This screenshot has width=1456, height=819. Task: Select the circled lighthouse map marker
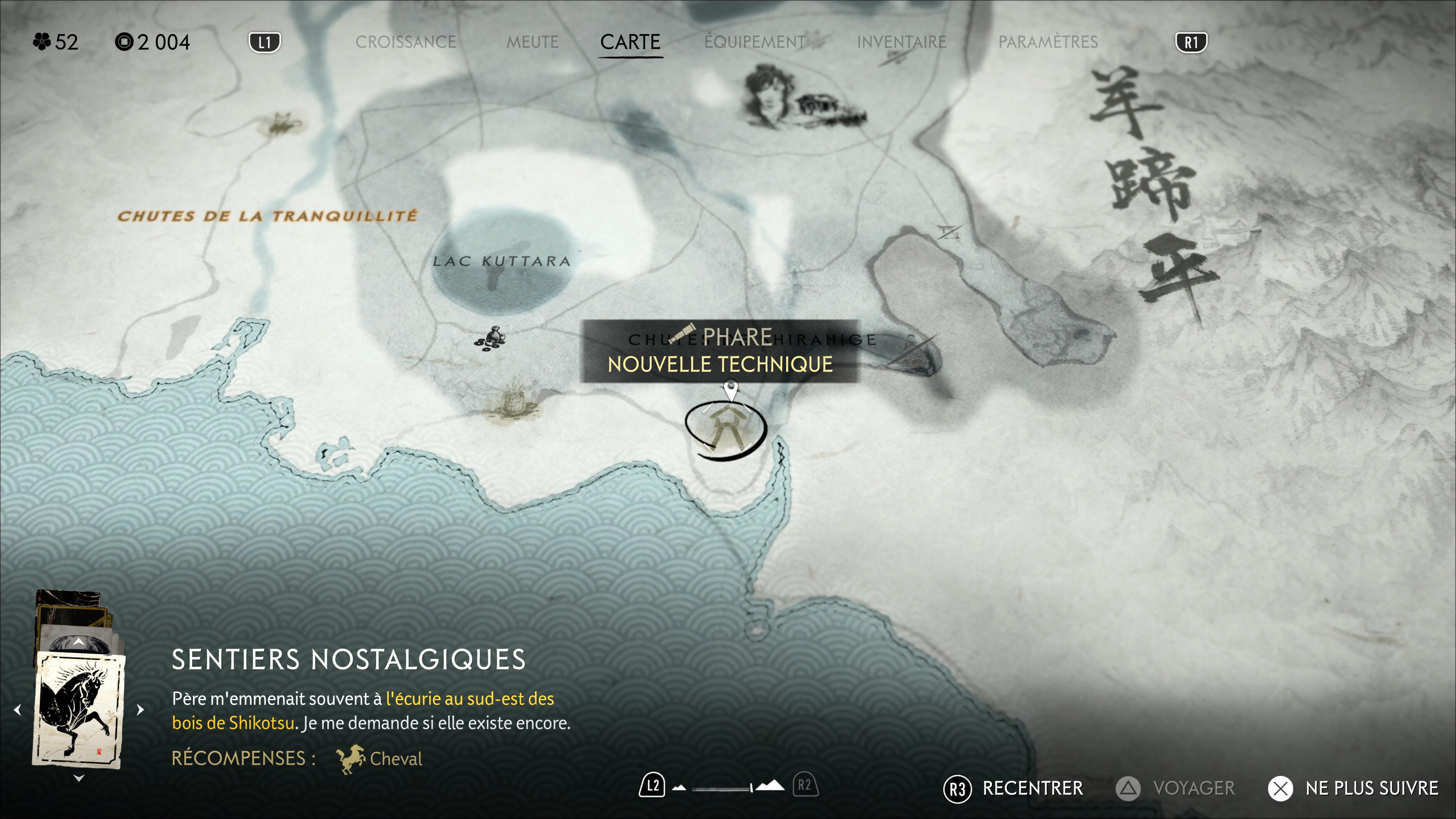click(x=725, y=430)
